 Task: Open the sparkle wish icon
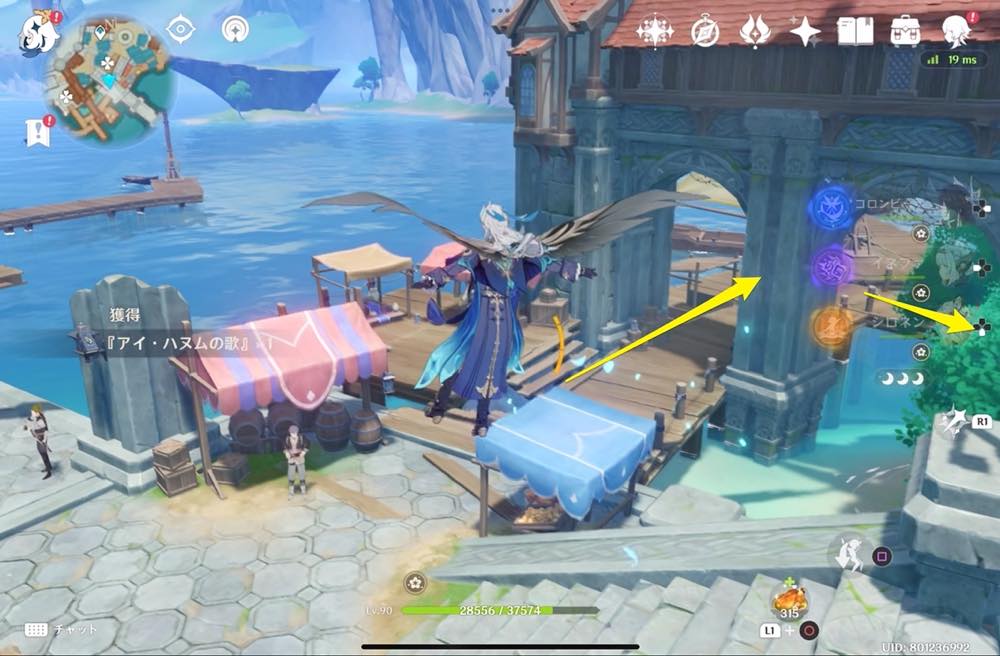[x=804, y=31]
